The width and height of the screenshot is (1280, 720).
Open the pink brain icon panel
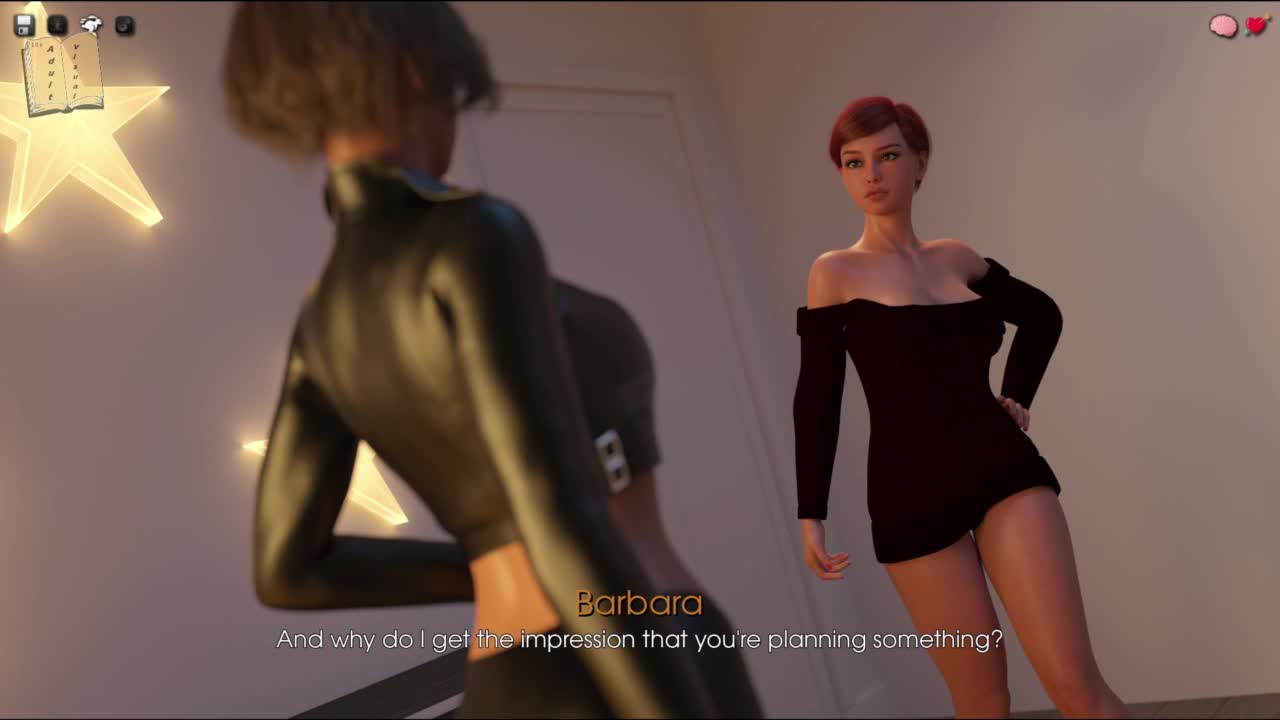1223,27
